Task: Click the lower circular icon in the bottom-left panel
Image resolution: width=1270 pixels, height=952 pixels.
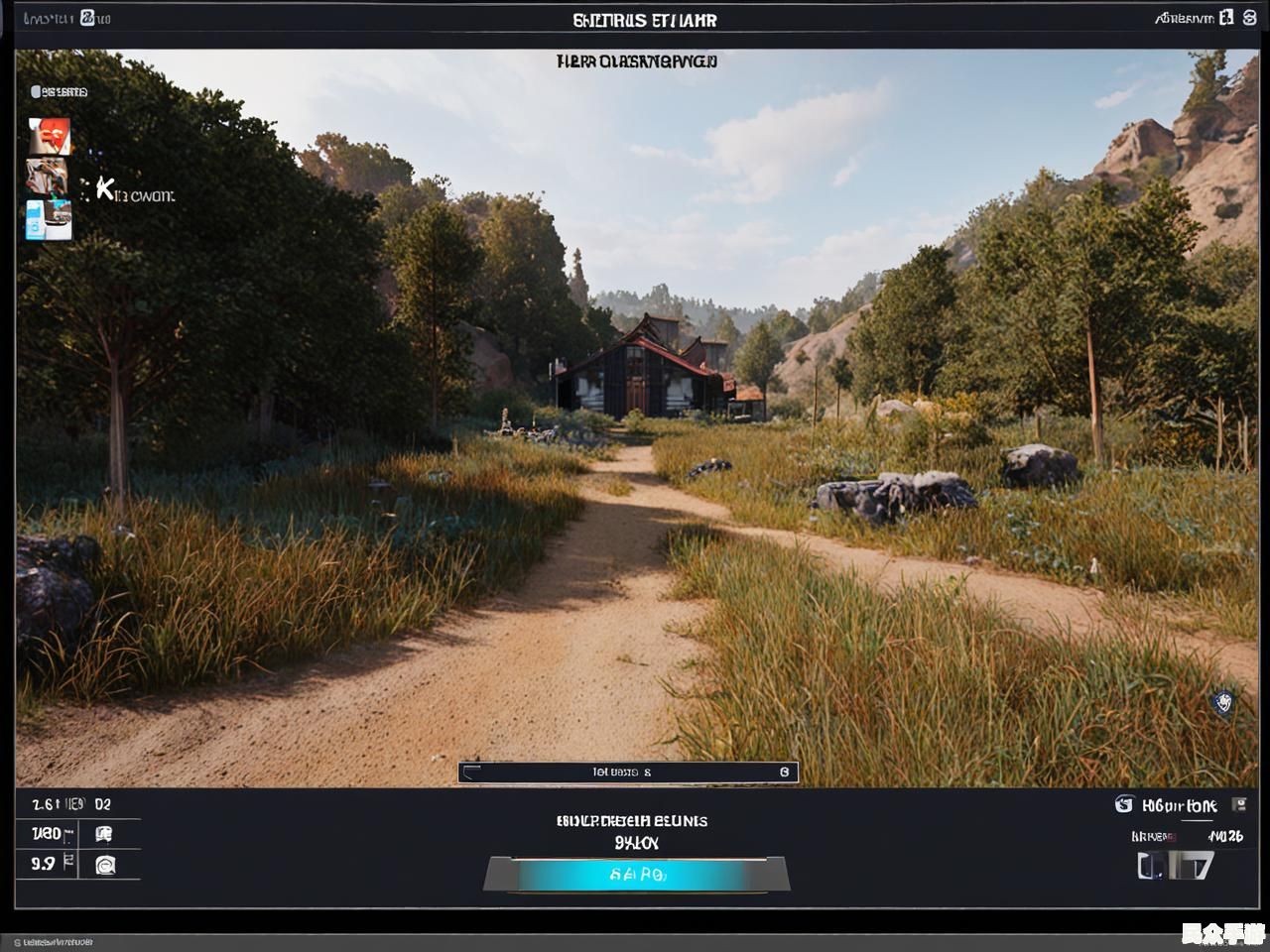Action: (x=105, y=865)
